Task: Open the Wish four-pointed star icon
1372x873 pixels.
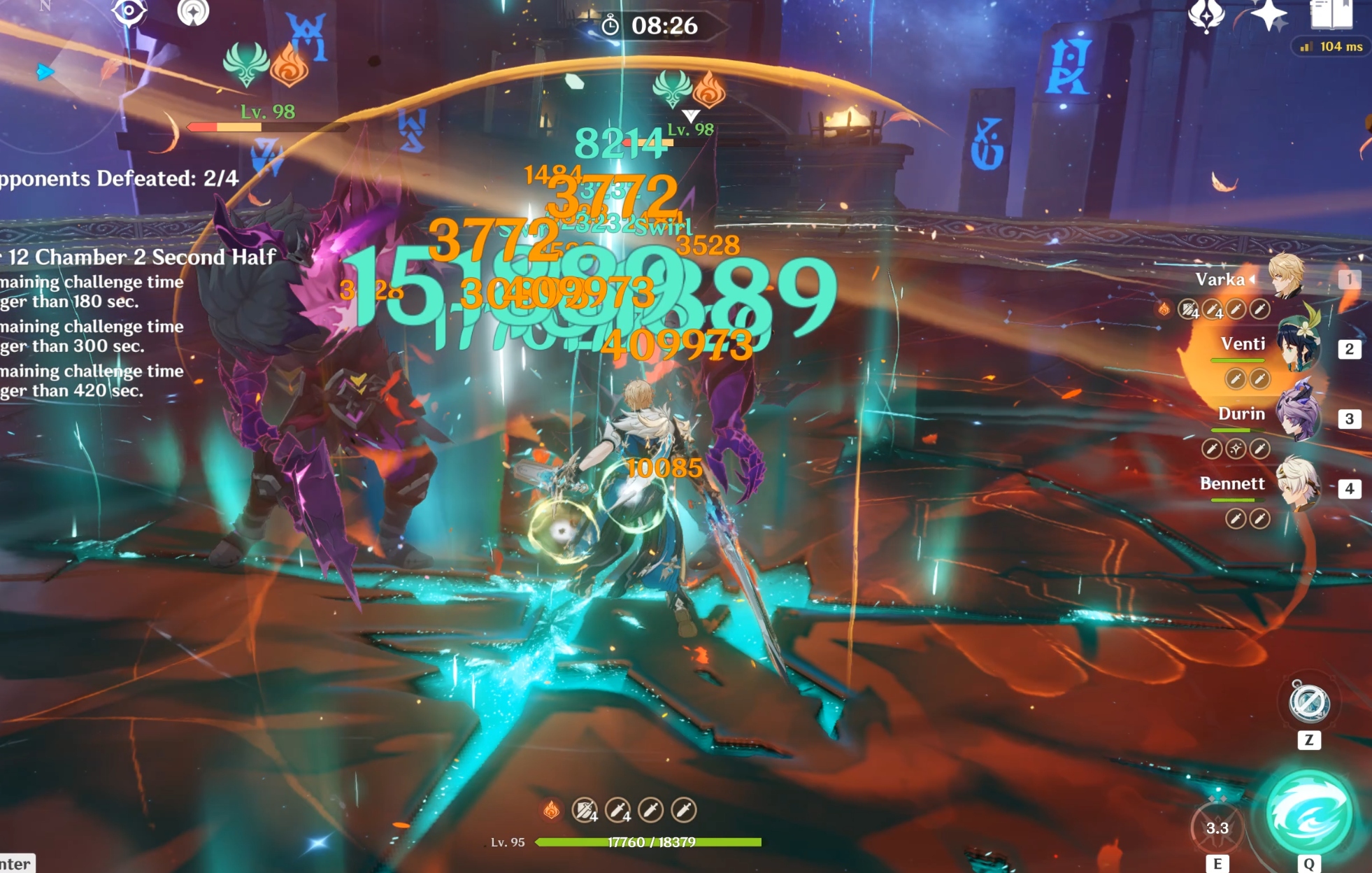Action: click(1269, 15)
